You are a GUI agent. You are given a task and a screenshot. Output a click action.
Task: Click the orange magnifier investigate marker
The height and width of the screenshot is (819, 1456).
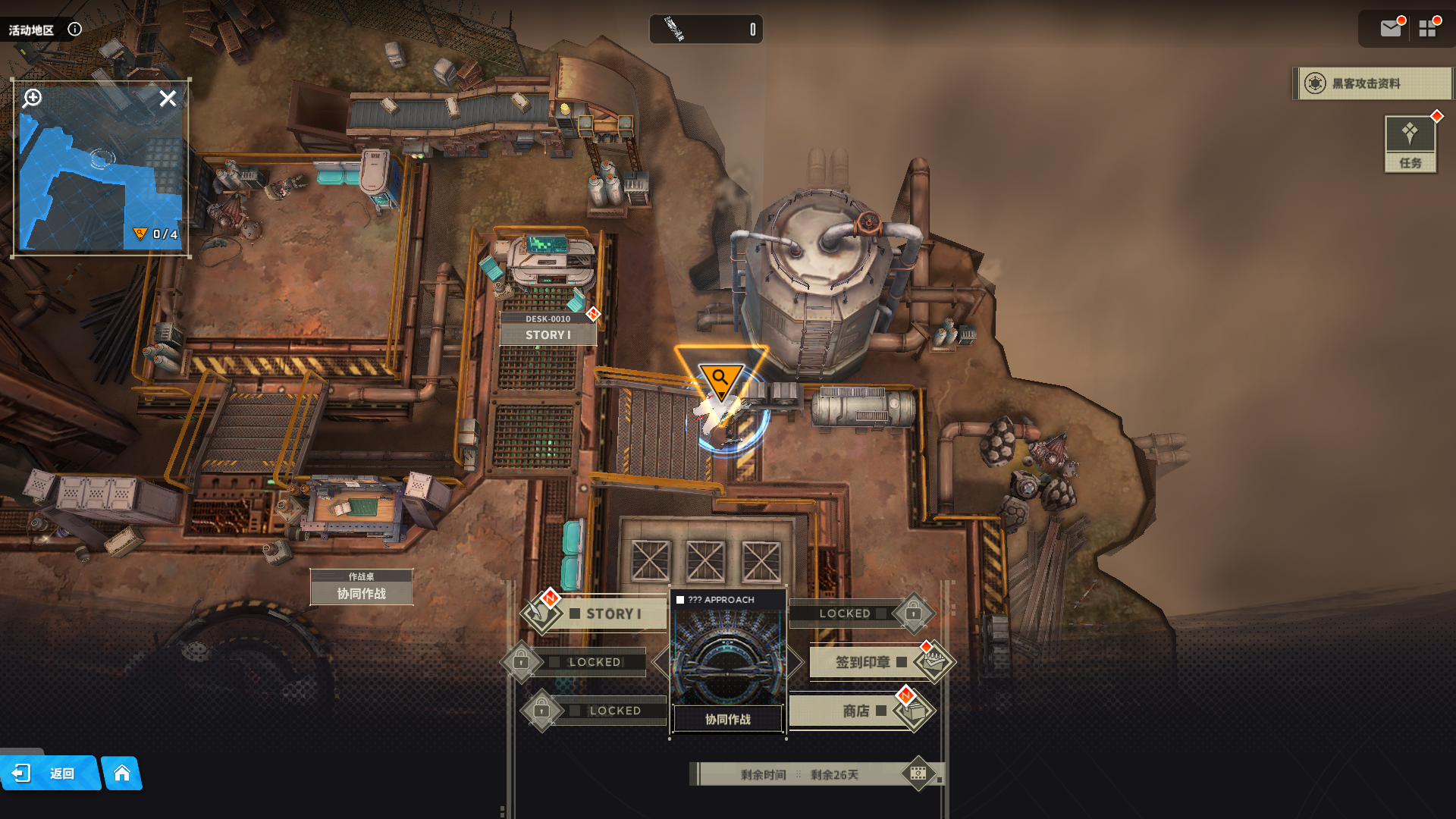pos(720,377)
